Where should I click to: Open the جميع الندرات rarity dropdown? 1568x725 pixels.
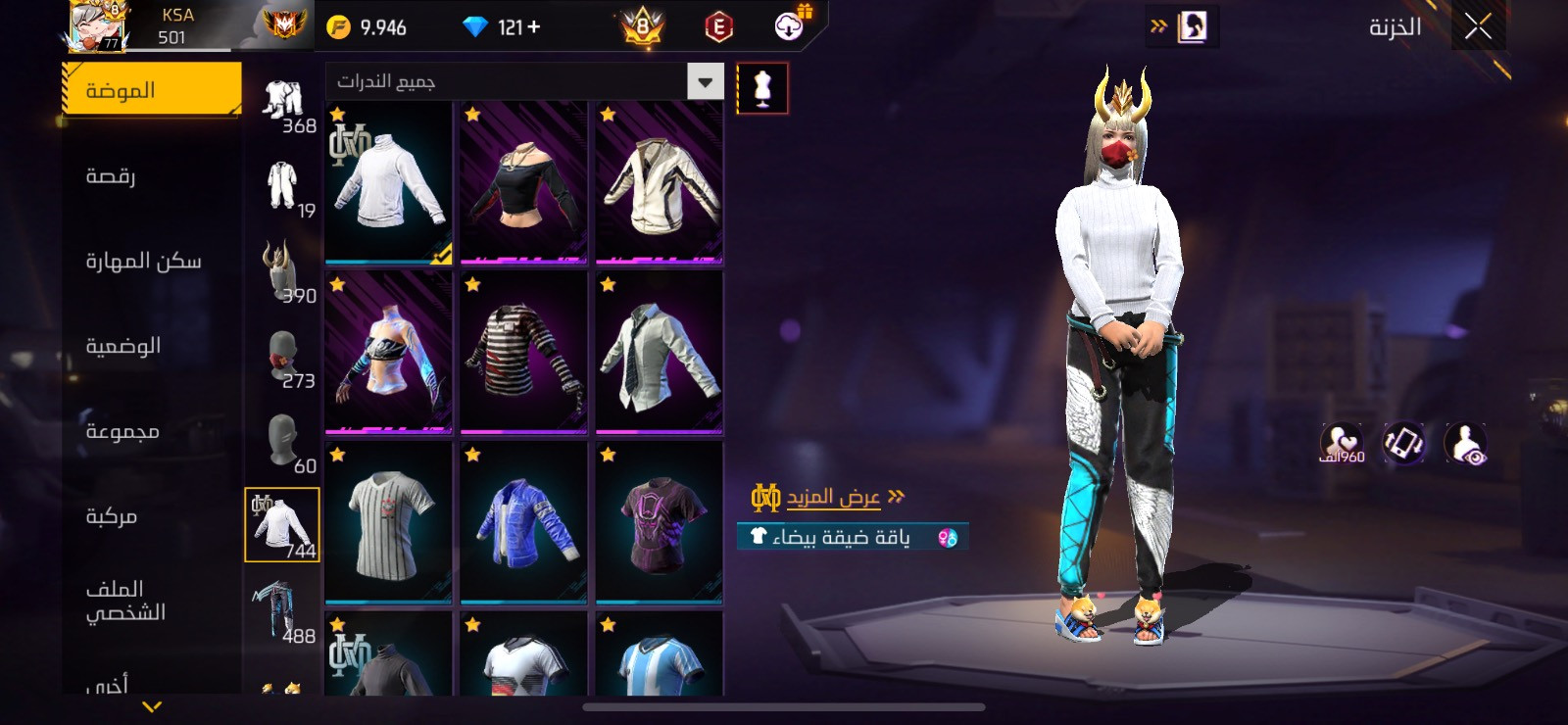524,81
